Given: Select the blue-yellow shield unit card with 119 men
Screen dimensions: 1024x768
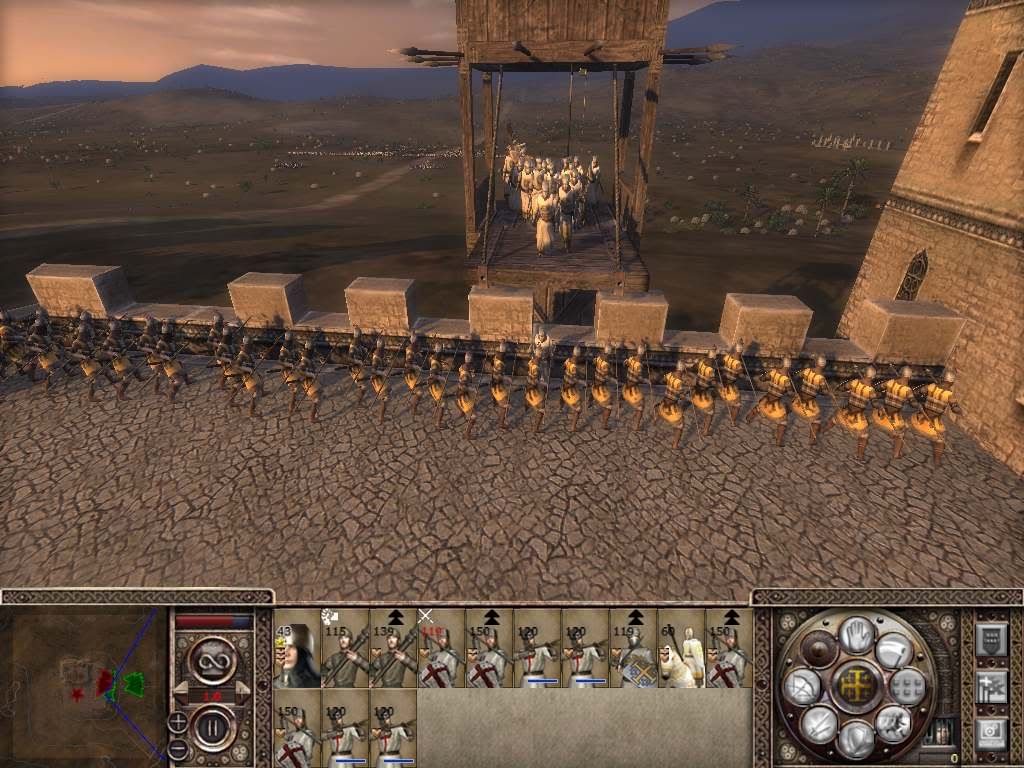Looking at the screenshot, I should click(633, 648).
